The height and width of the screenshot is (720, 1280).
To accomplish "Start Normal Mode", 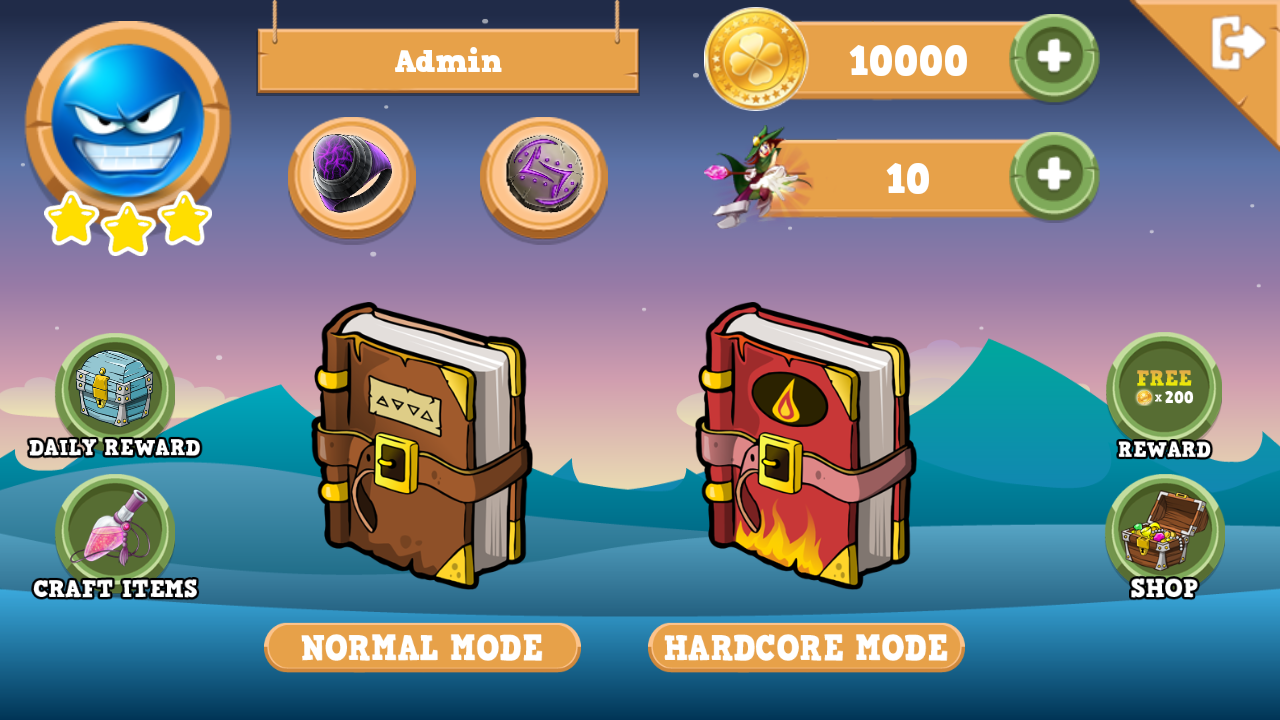I will 422,647.
